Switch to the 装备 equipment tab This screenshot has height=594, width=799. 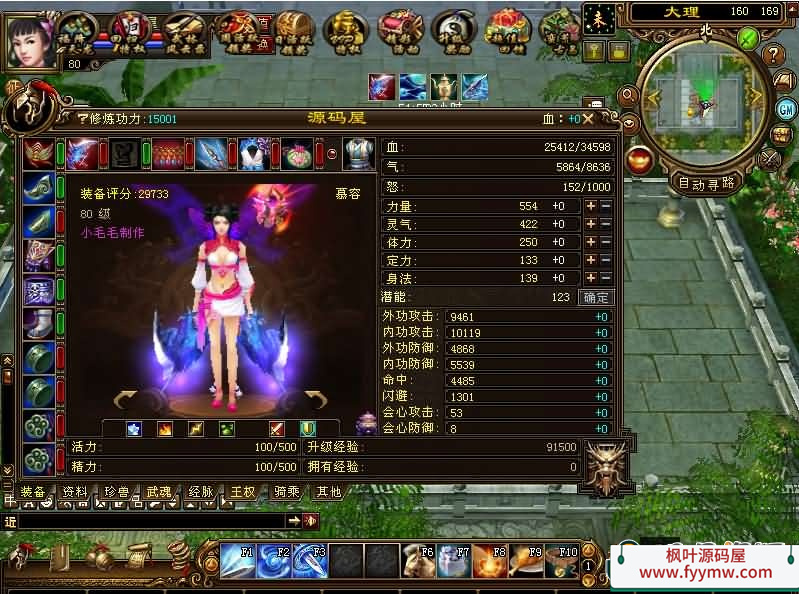pos(33,492)
